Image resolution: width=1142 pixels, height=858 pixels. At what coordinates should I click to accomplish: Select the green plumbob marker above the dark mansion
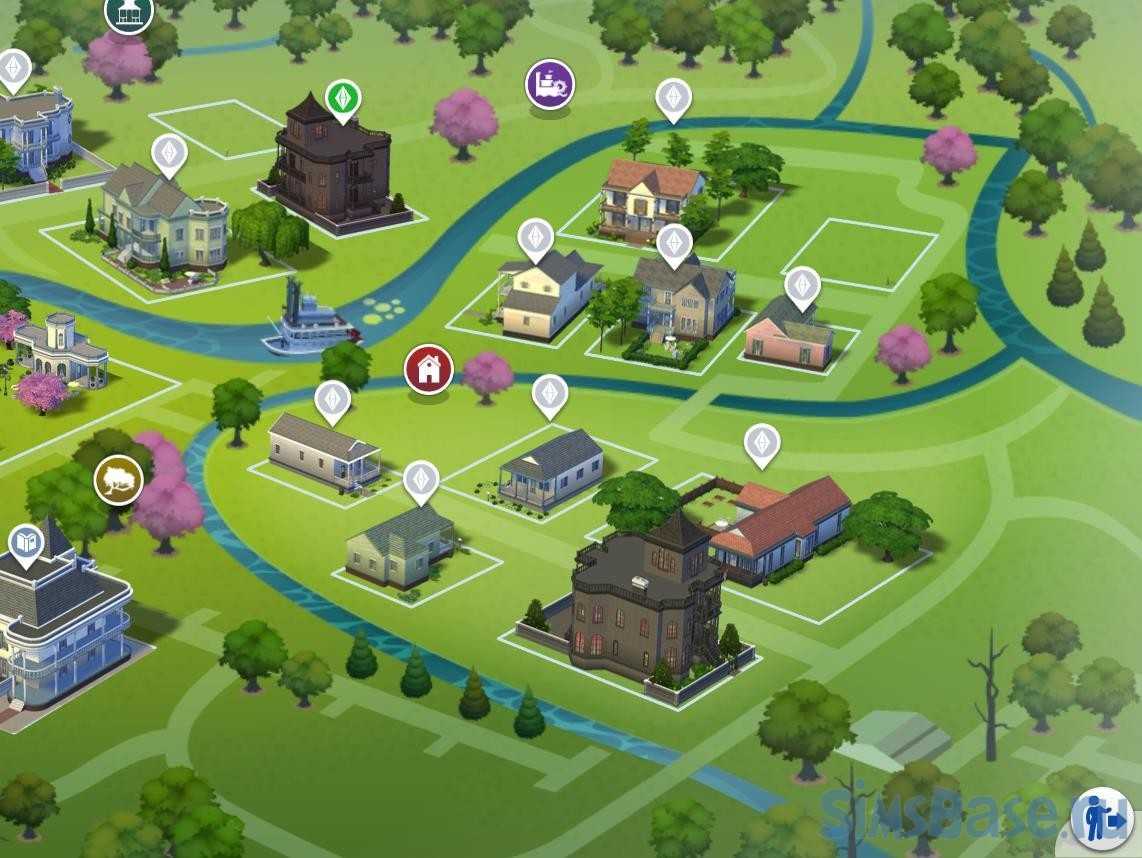[343, 100]
